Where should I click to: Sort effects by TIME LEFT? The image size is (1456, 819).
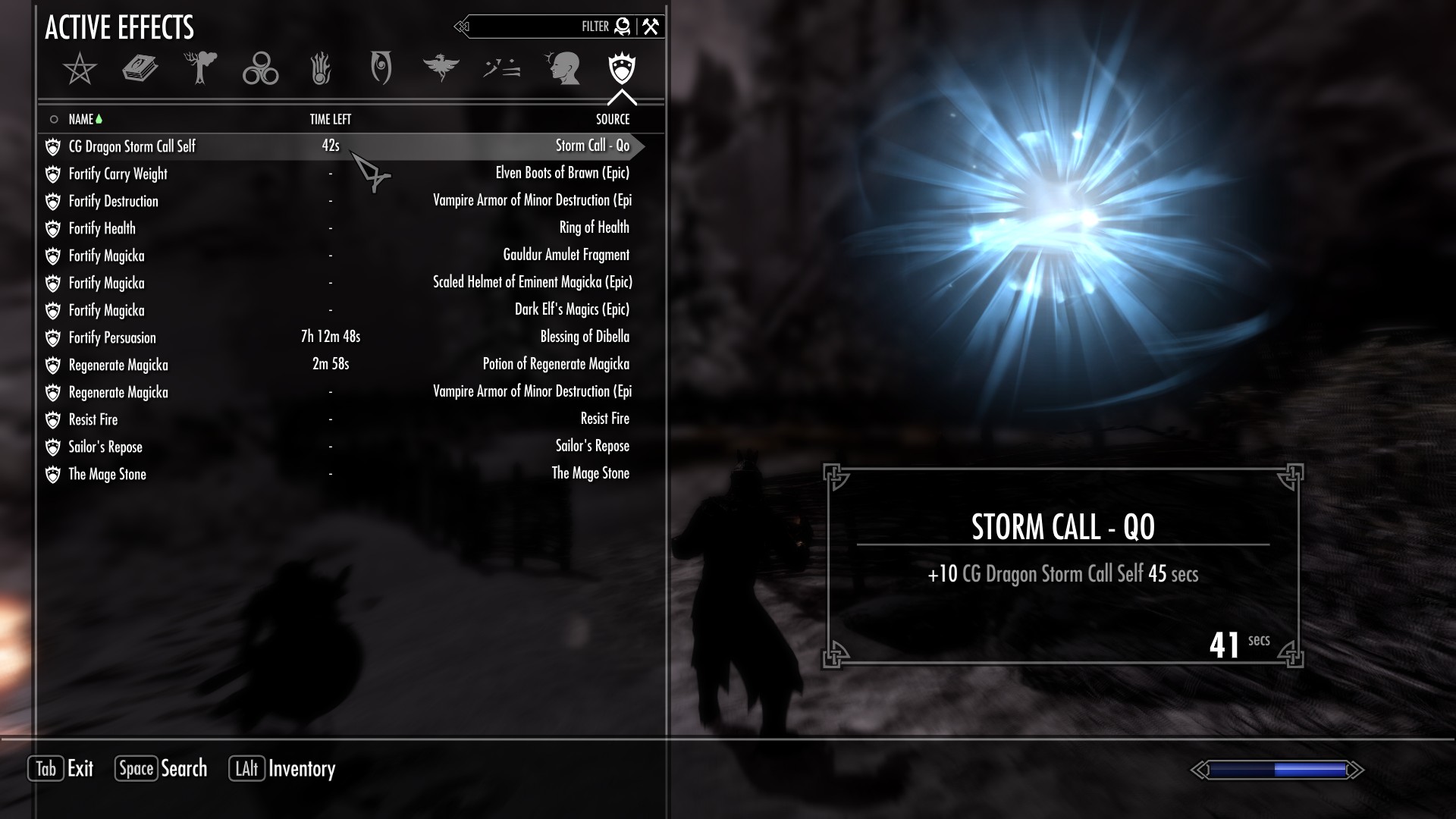coord(331,118)
